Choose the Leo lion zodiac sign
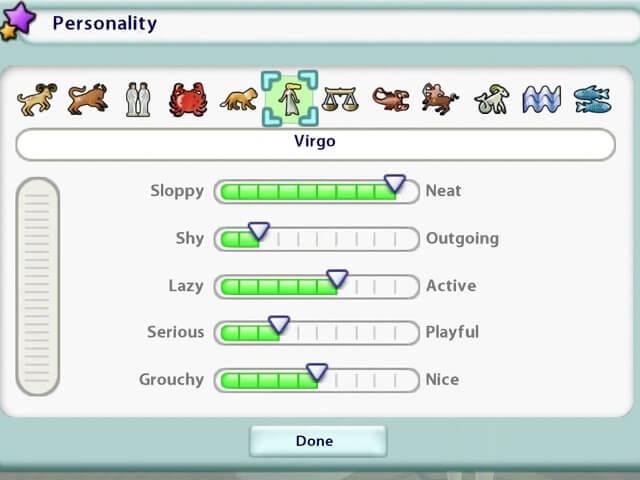 (x=238, y=98)
